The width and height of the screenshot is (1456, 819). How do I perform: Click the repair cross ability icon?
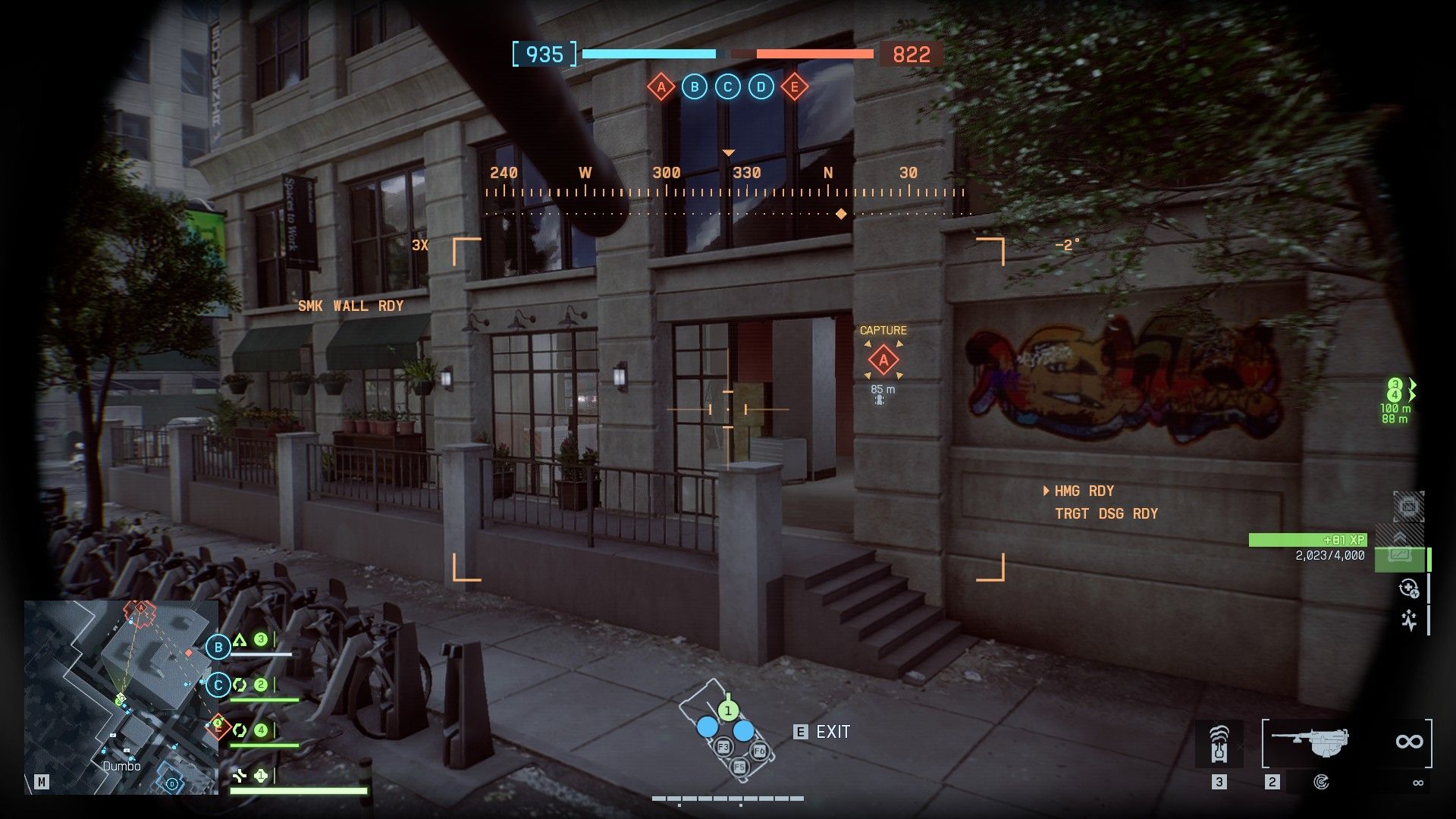1408,588
